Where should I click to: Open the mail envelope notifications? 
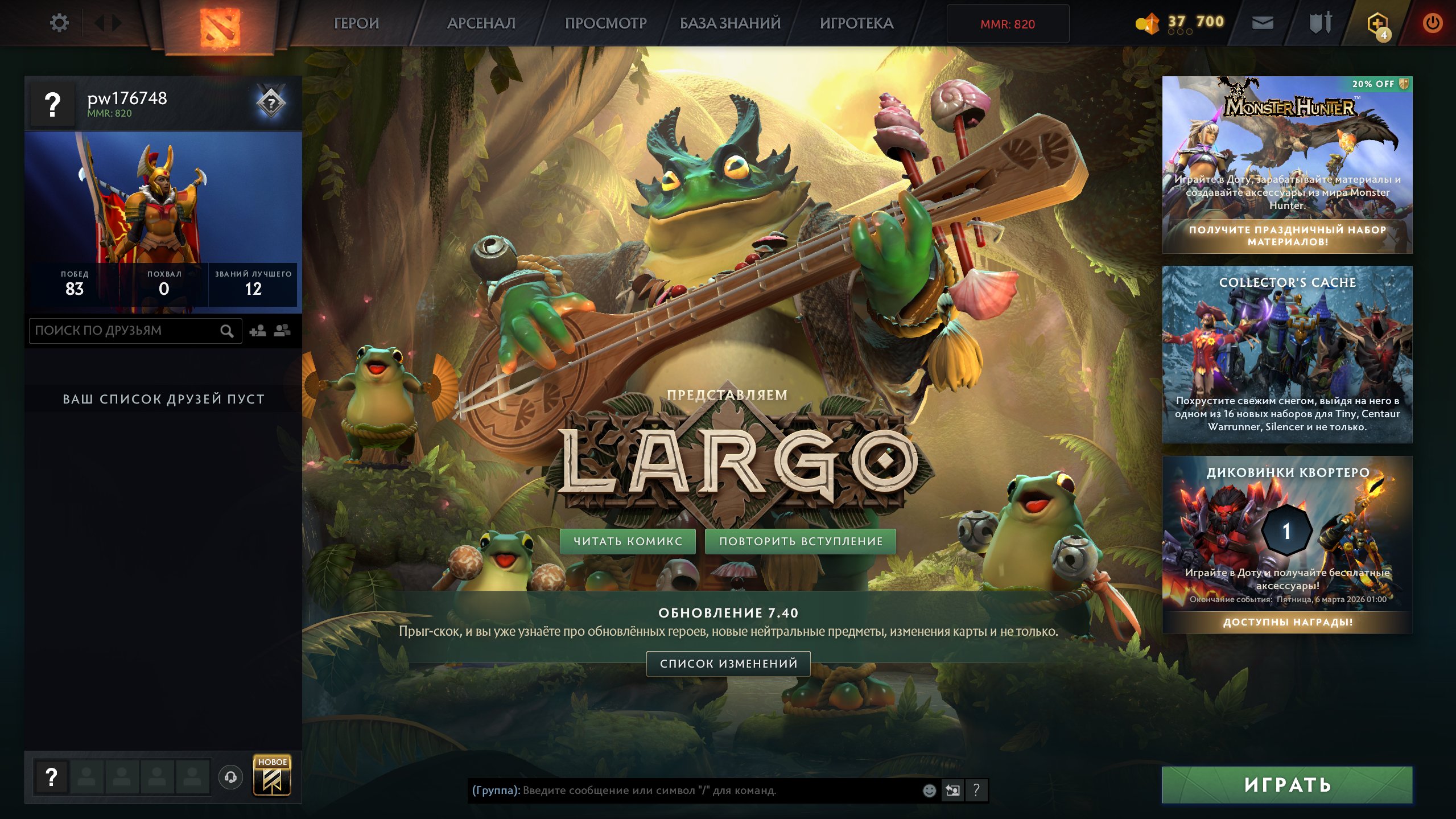[x=1264, y=23]
